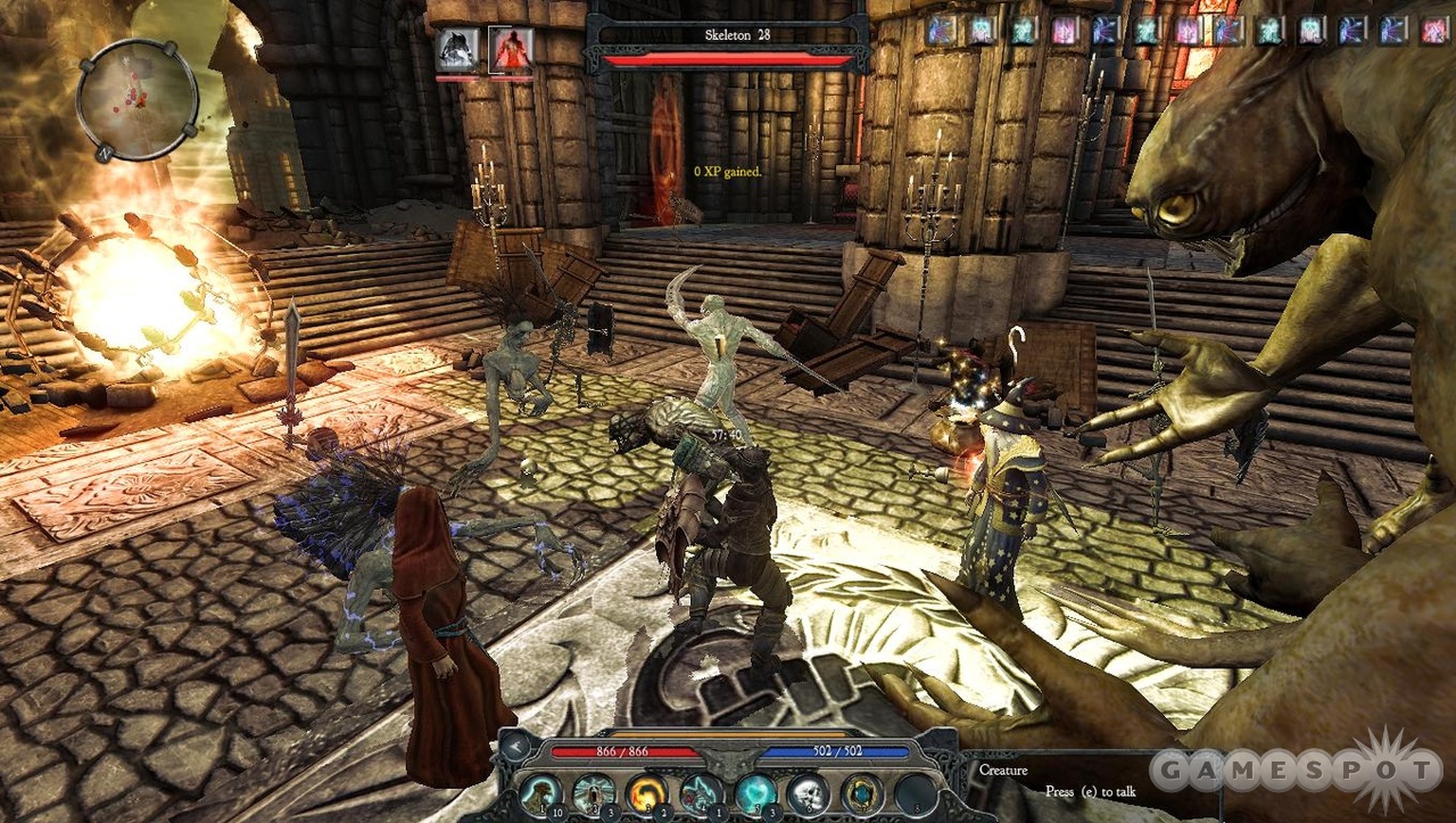Click the circular minimap

point(138,99)
